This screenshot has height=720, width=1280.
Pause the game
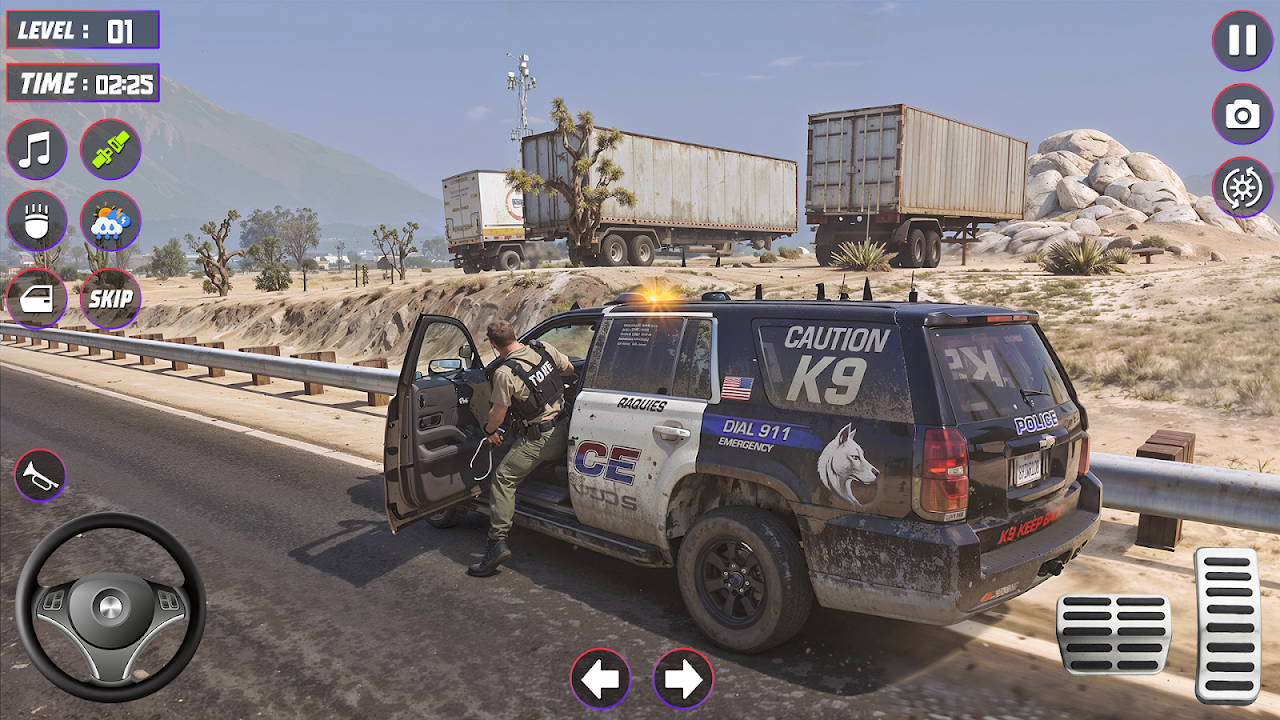point(1242,40)
